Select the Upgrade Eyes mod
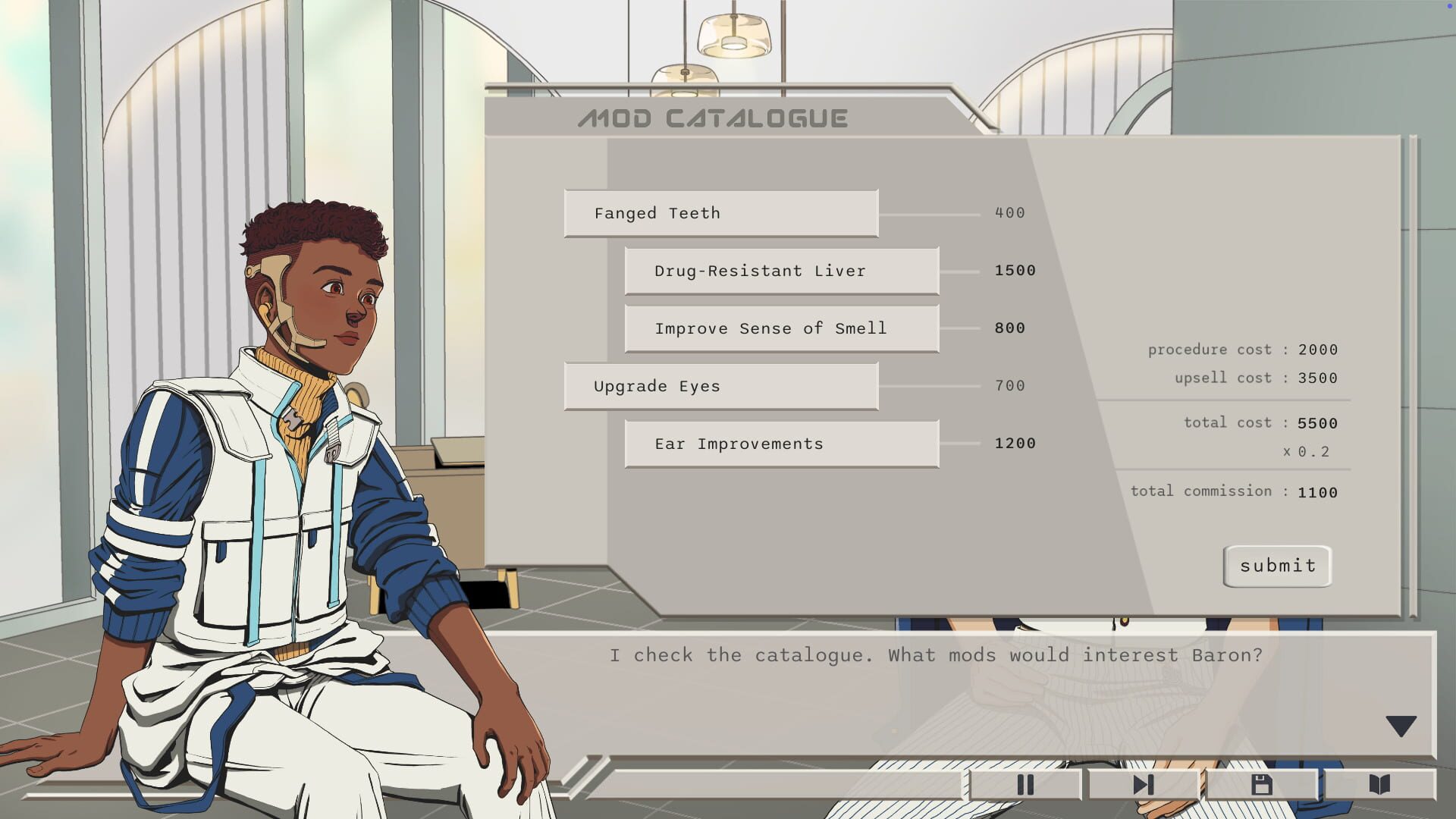This screenshot has width=1456, height=819. coord(720,386)
